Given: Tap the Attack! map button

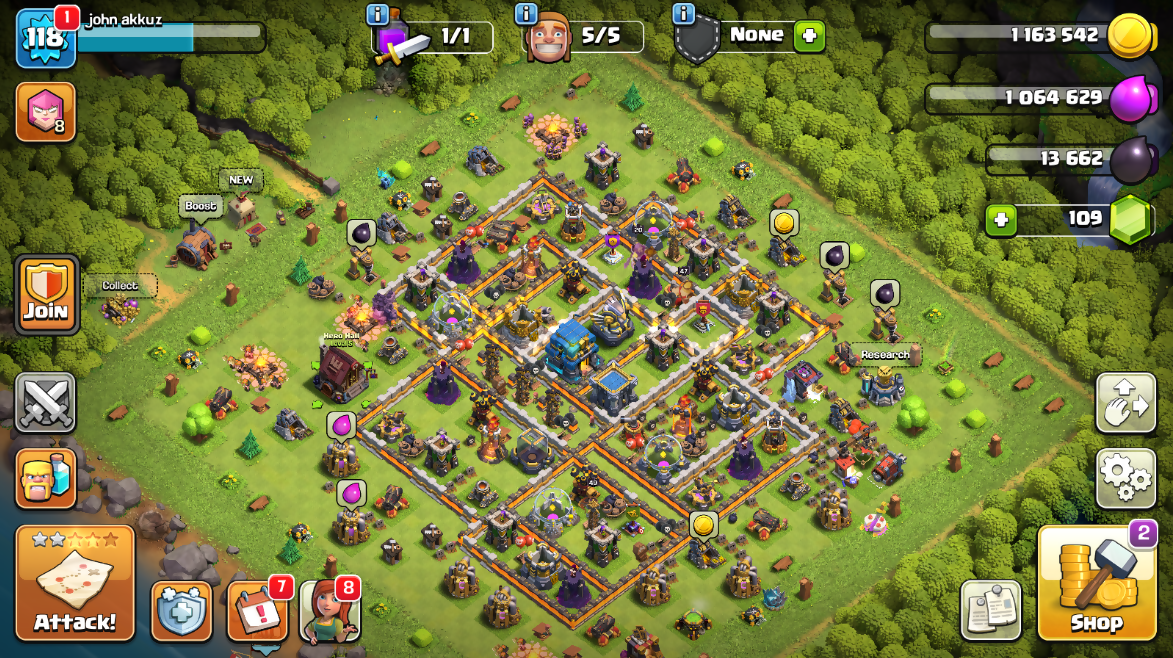Looking at the screenshot, I should 75,583.
